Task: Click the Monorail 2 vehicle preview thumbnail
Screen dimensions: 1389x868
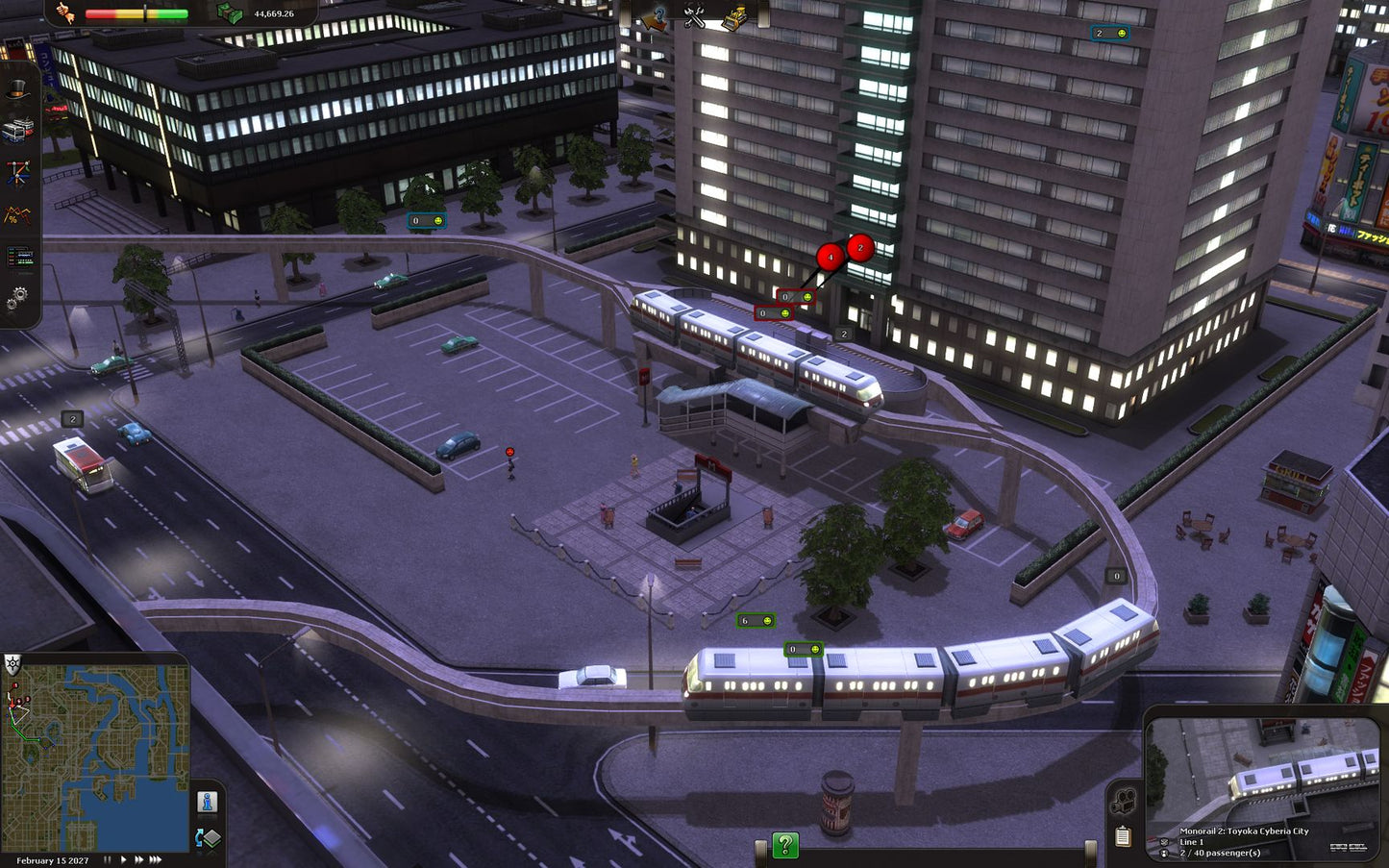Action: [x=1264, y=769]
